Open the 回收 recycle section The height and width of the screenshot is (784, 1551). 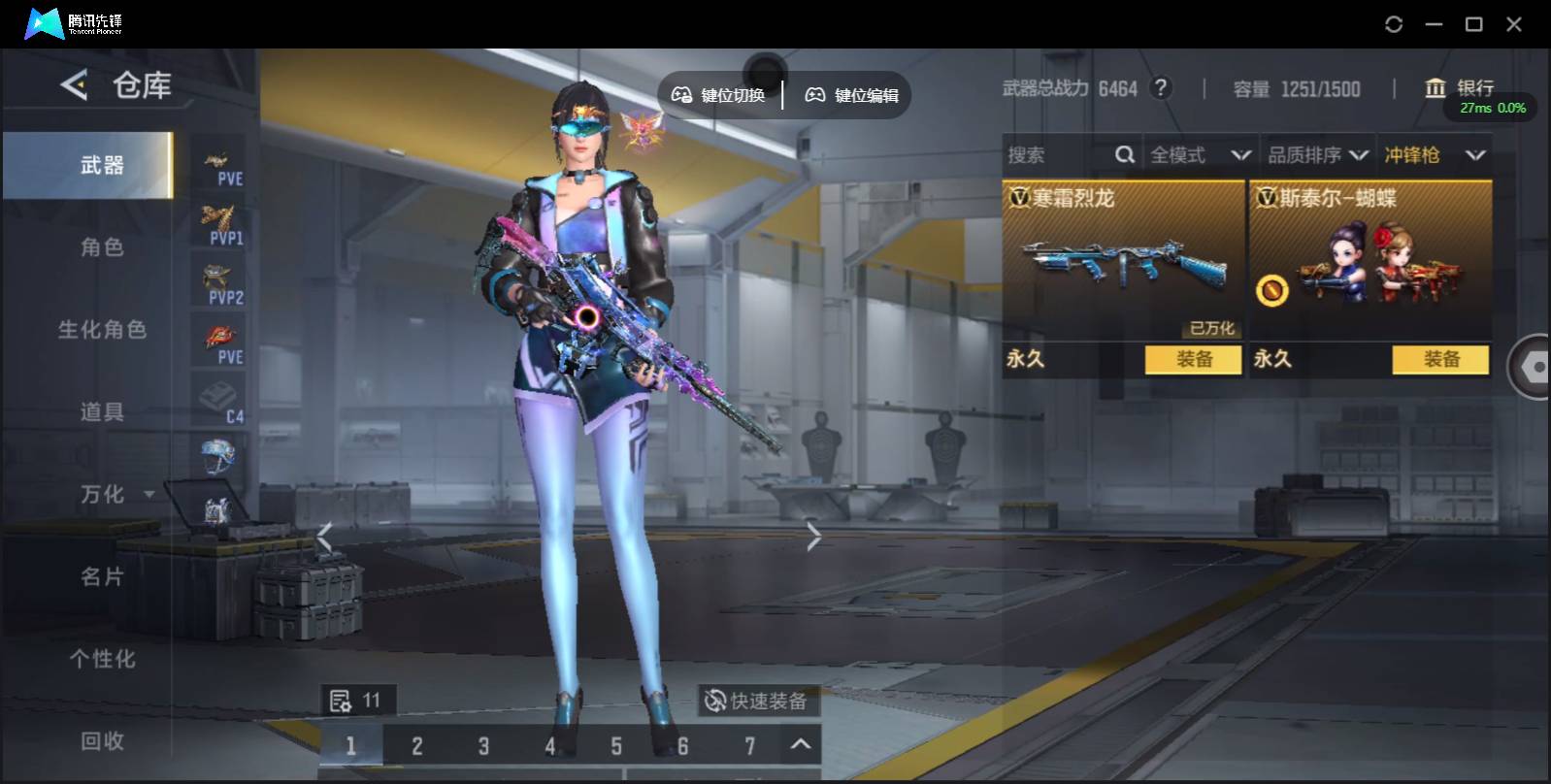[x=102, y=741]
